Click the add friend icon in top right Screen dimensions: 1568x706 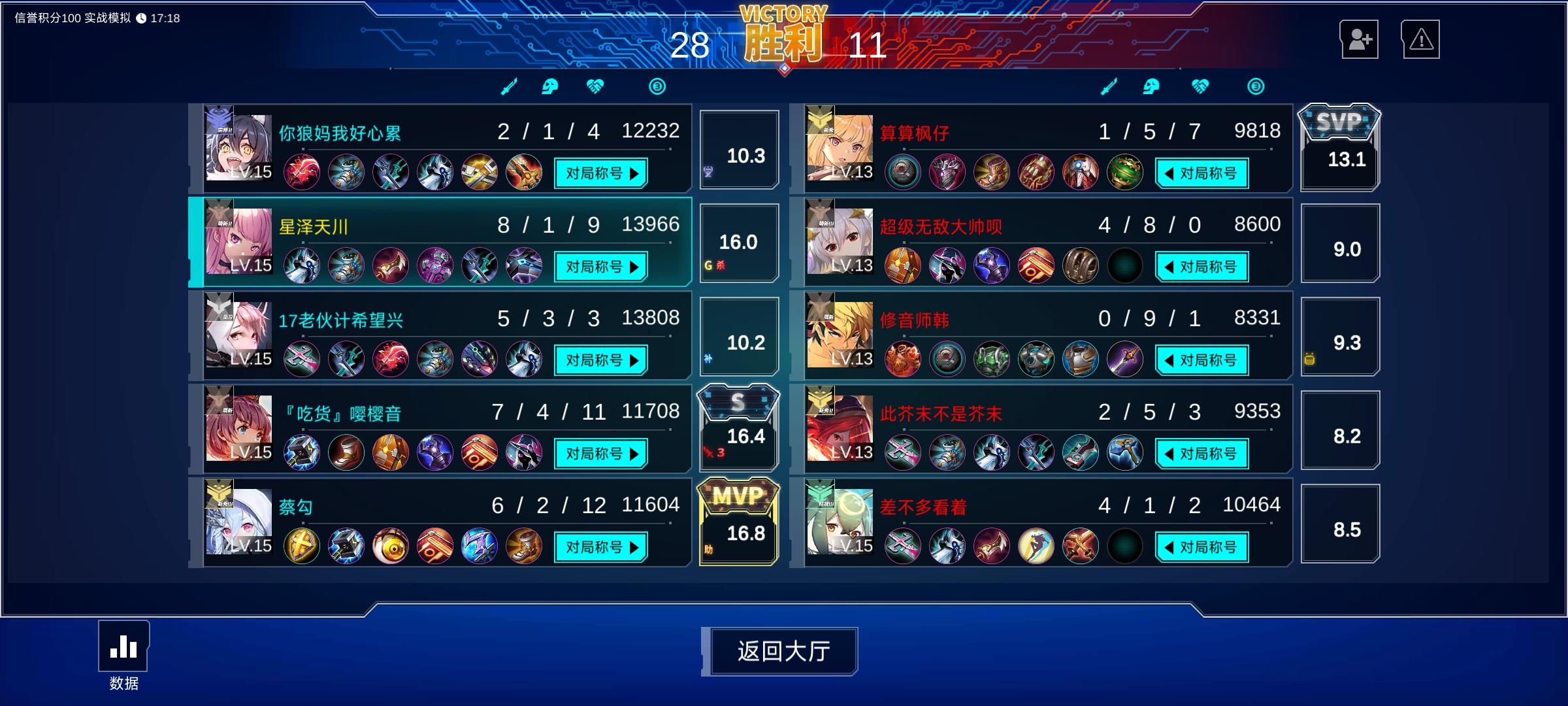(1360, 39)
